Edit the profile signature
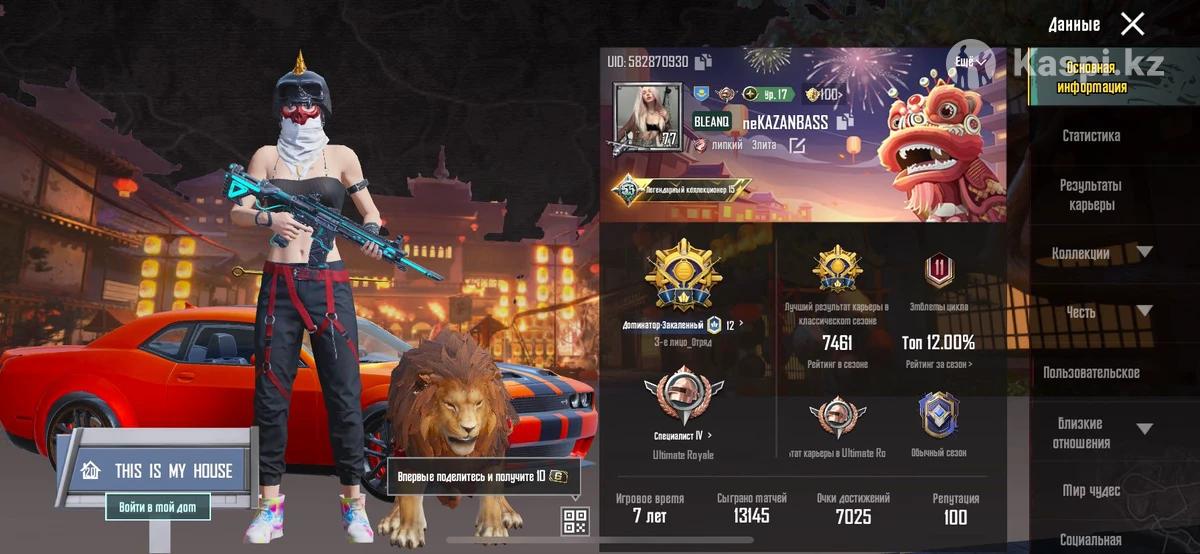Viewport: 1200px width, 554px height. coord(797,146)
